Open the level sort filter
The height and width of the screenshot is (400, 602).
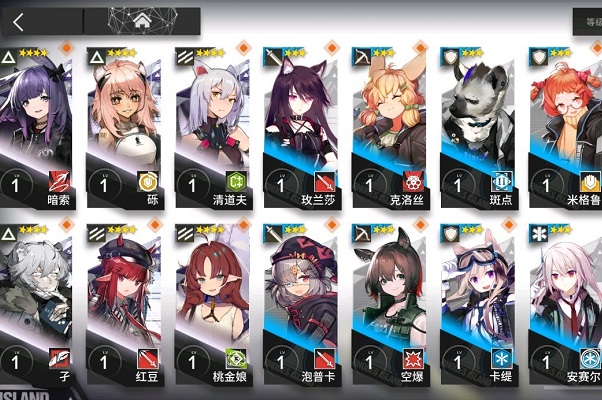pyautogui.click(x=587, y=20)
